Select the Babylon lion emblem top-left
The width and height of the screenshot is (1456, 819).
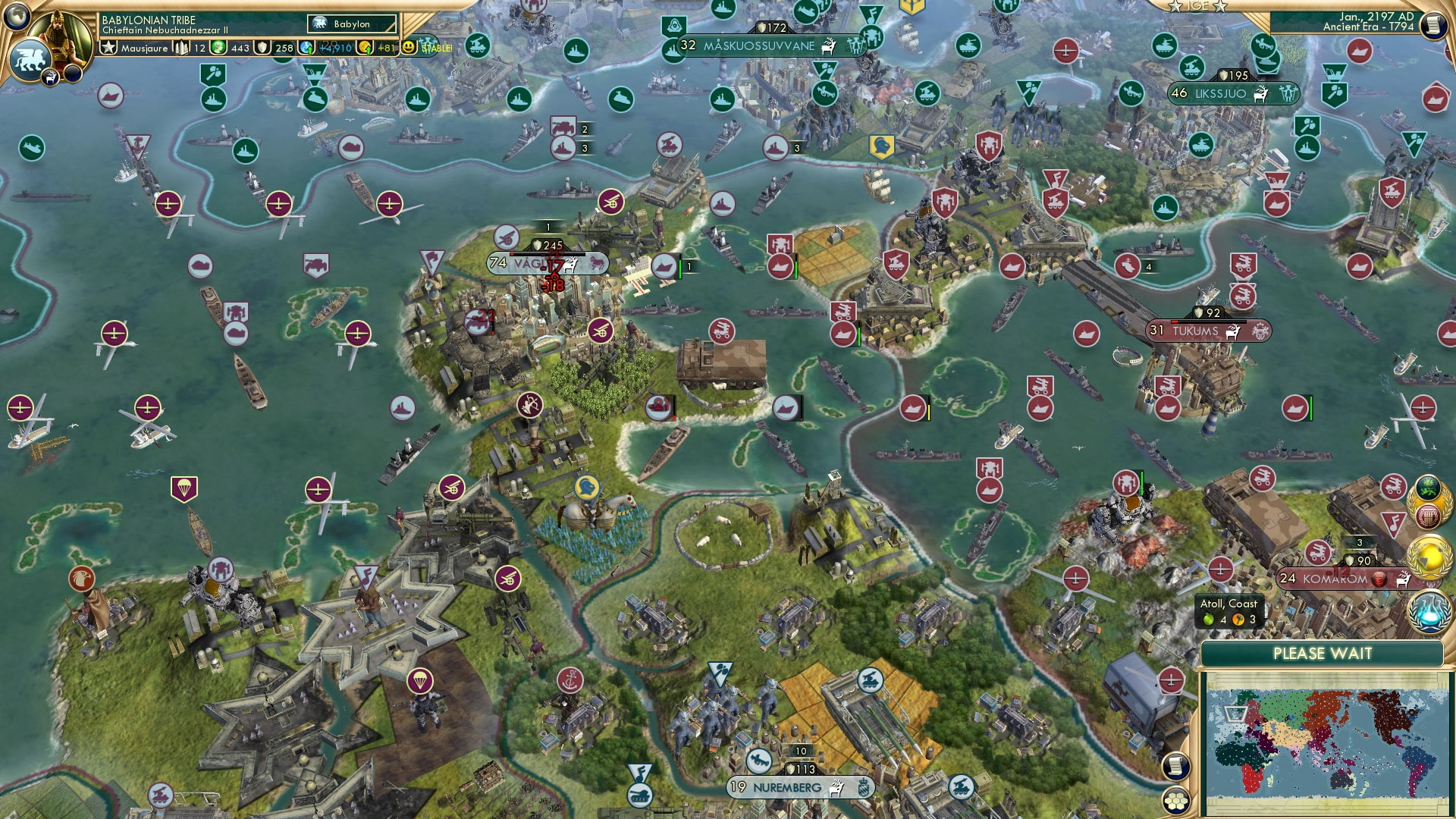coord(29,58)
